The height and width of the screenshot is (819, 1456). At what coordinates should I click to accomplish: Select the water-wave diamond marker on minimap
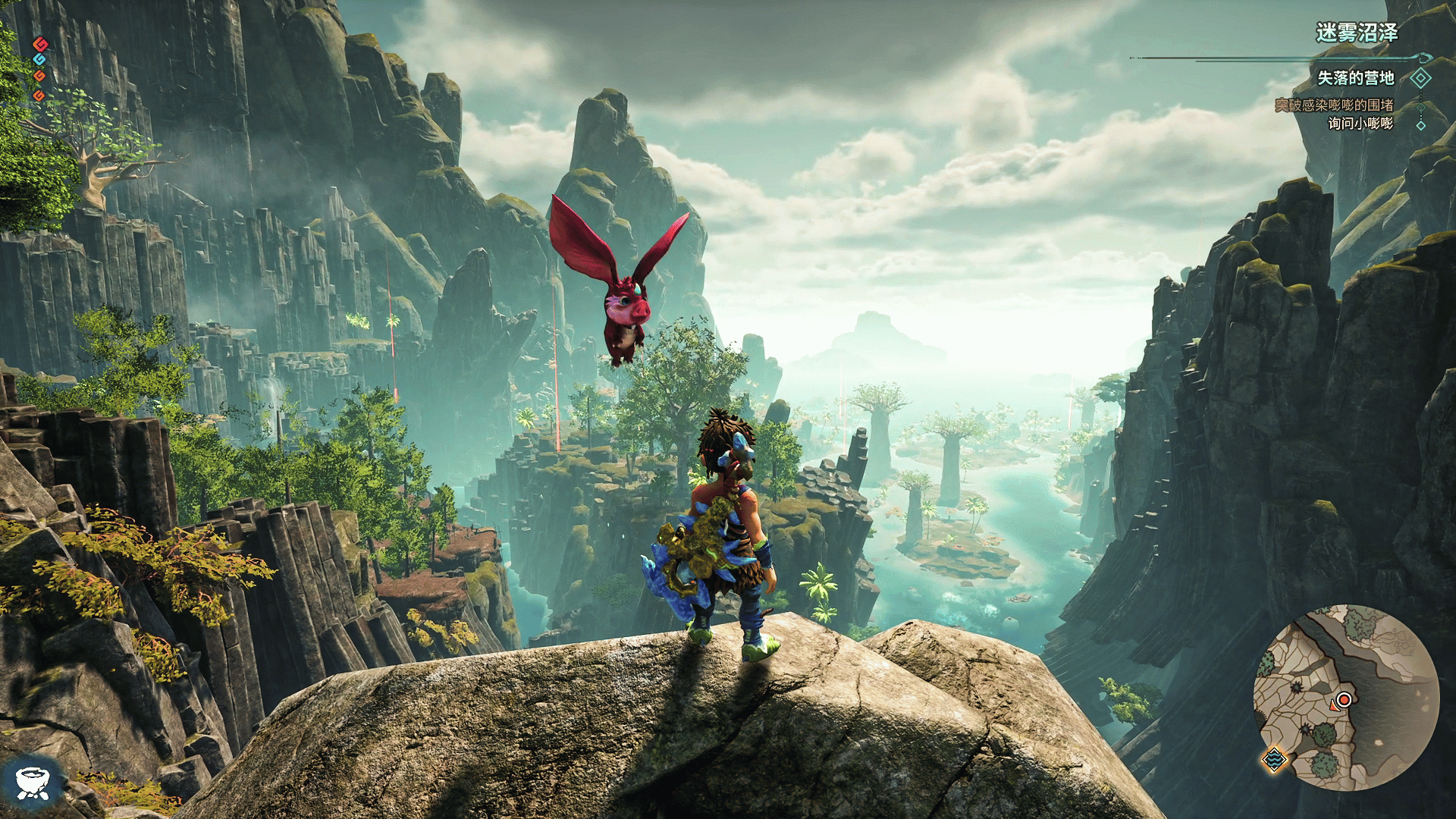1274,758
